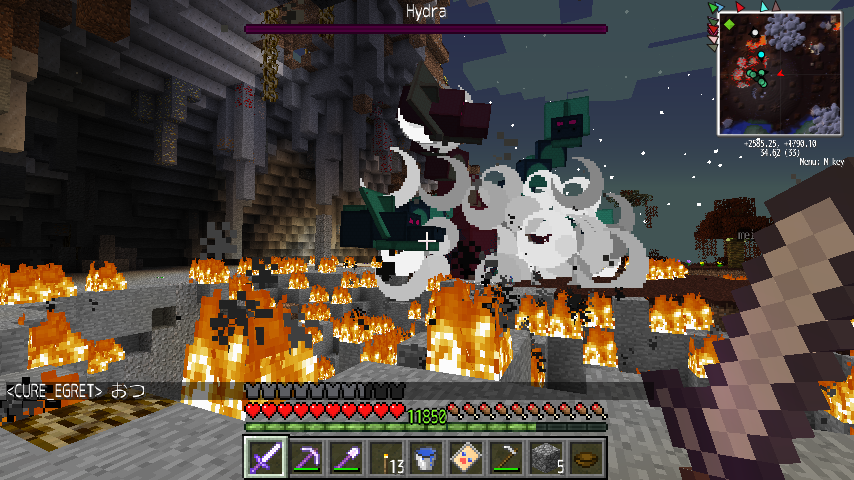Pick the water bucket hotbar slot
The image size is (854, 480).
coord(426,458)
